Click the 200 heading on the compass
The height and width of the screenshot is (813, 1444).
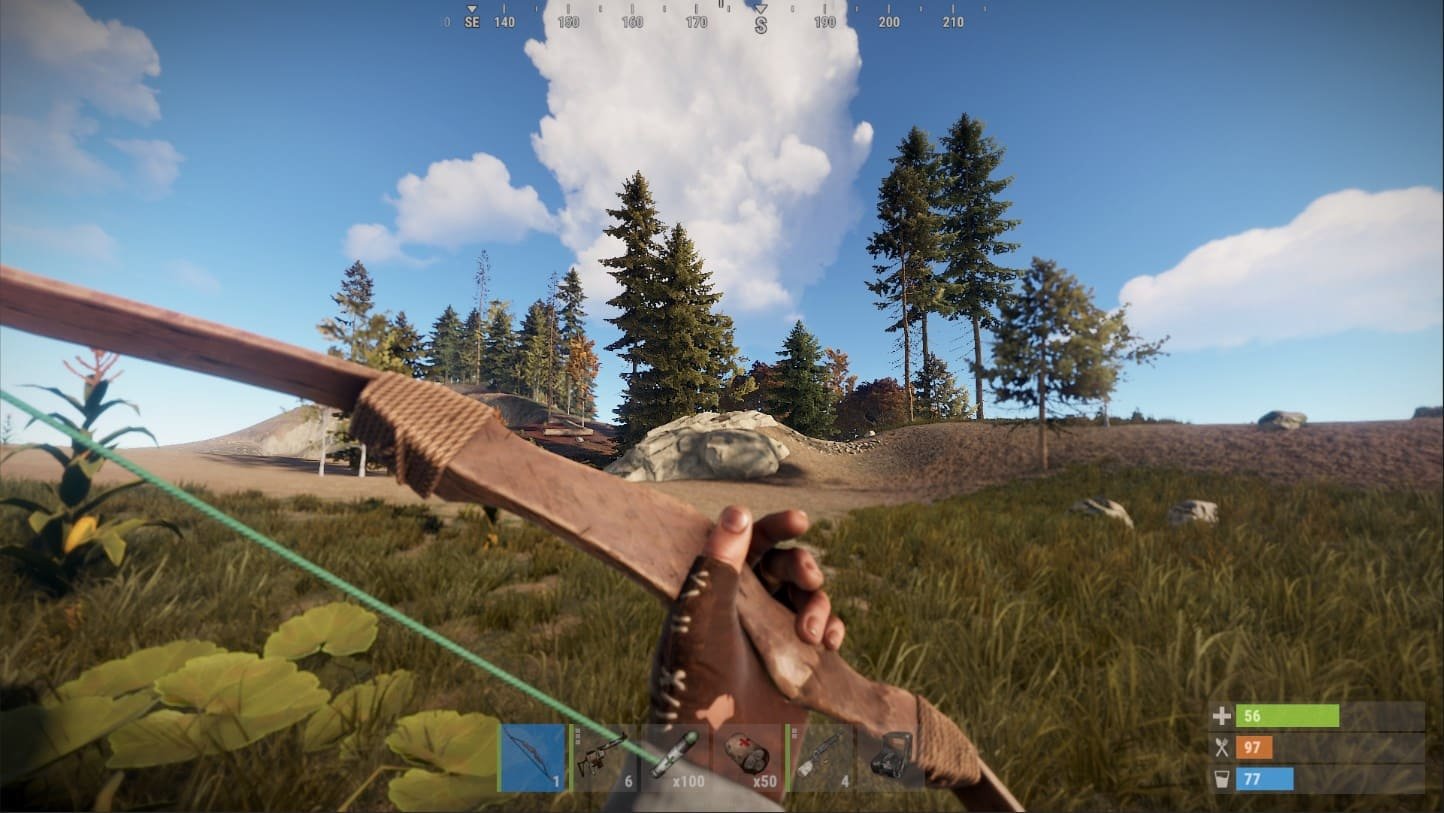pos(890,21)
